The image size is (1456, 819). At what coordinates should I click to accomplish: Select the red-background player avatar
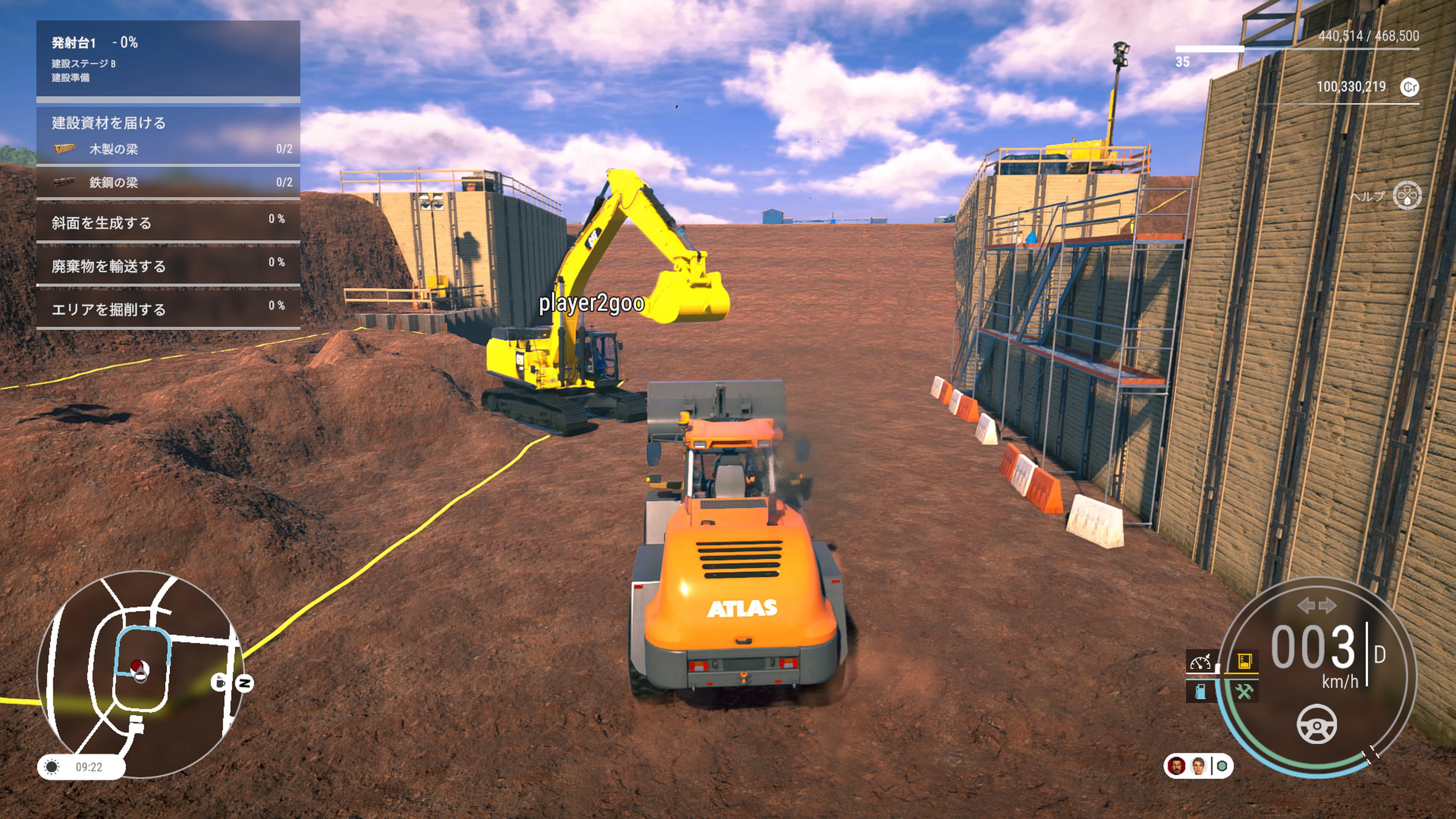click(x=1177, y=766)
